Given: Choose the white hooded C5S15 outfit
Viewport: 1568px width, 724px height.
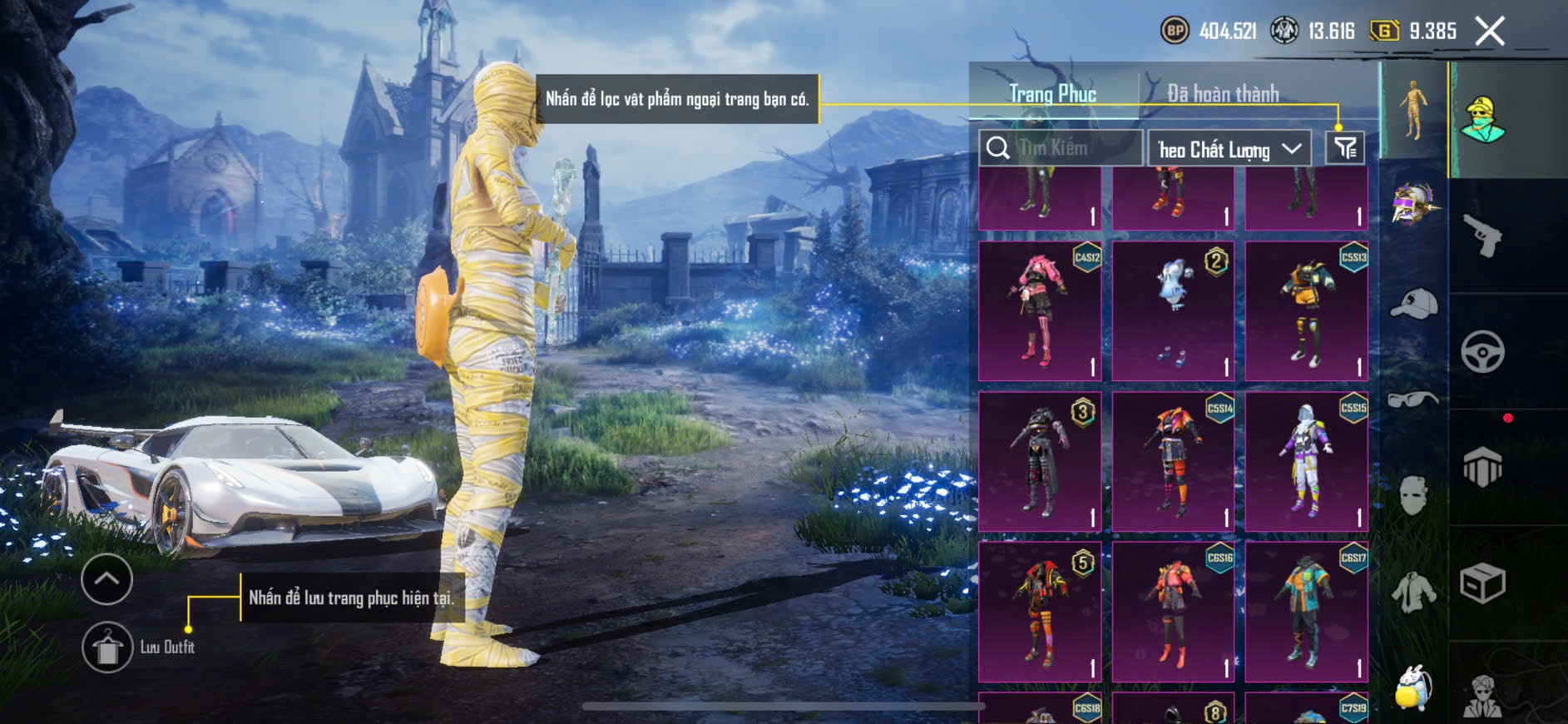Looking at the screenshot, I should click(1306, 462).
